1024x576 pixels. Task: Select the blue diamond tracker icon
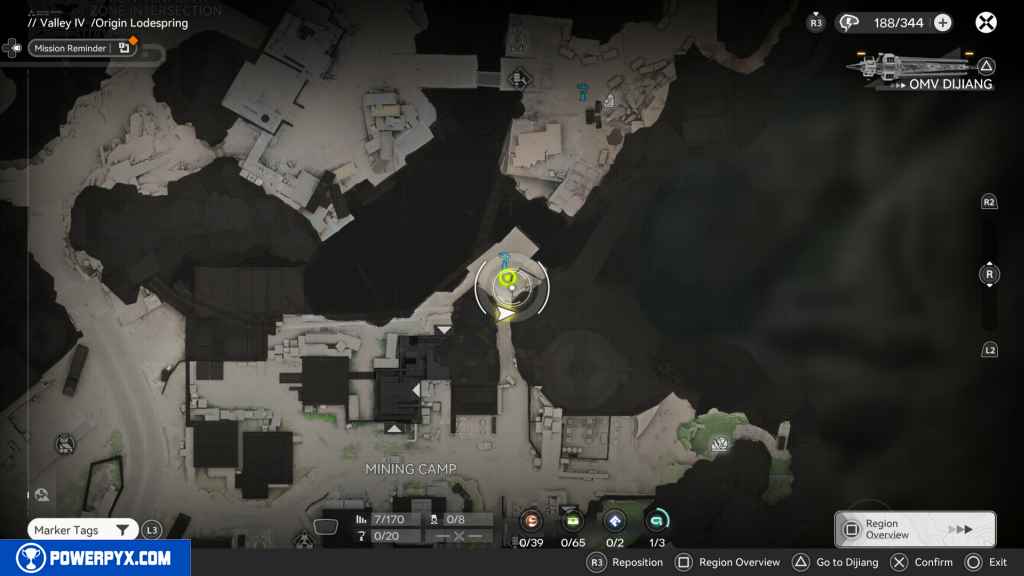[x=614, y=520]
